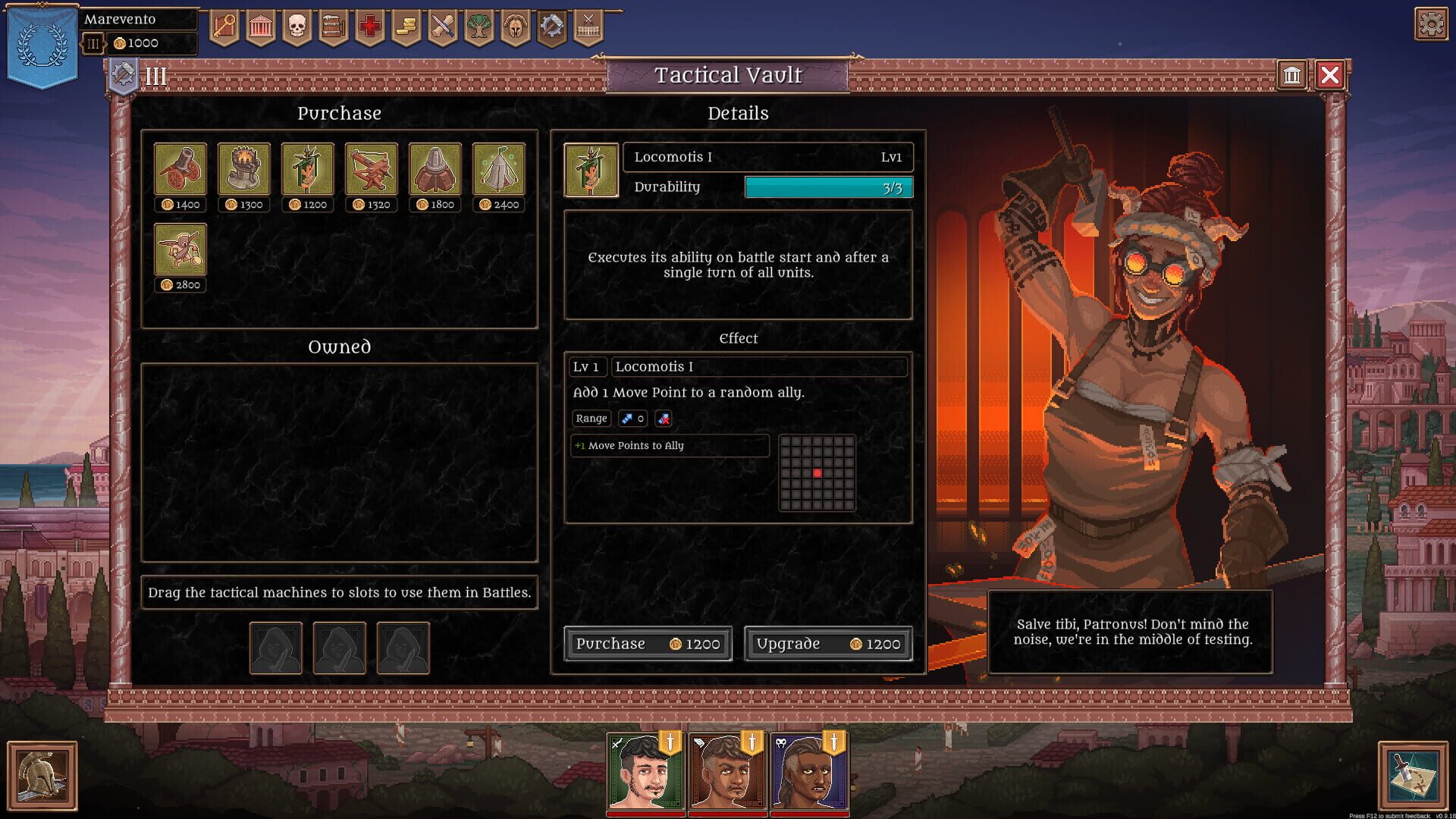Select the Tactical Vault title banner
The image size is (1456, 819).
pyautogui.click(x=728, y=74)
